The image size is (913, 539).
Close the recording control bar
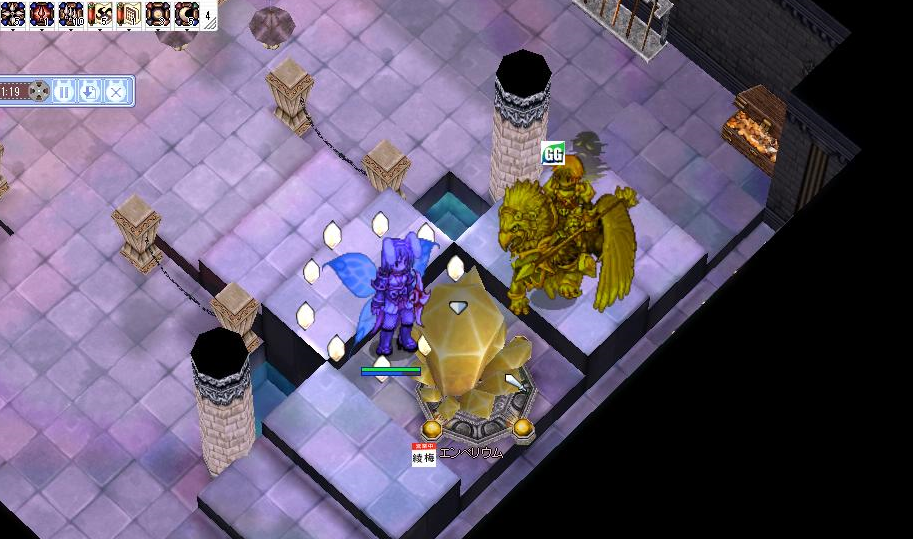click(x=115, y=92)
